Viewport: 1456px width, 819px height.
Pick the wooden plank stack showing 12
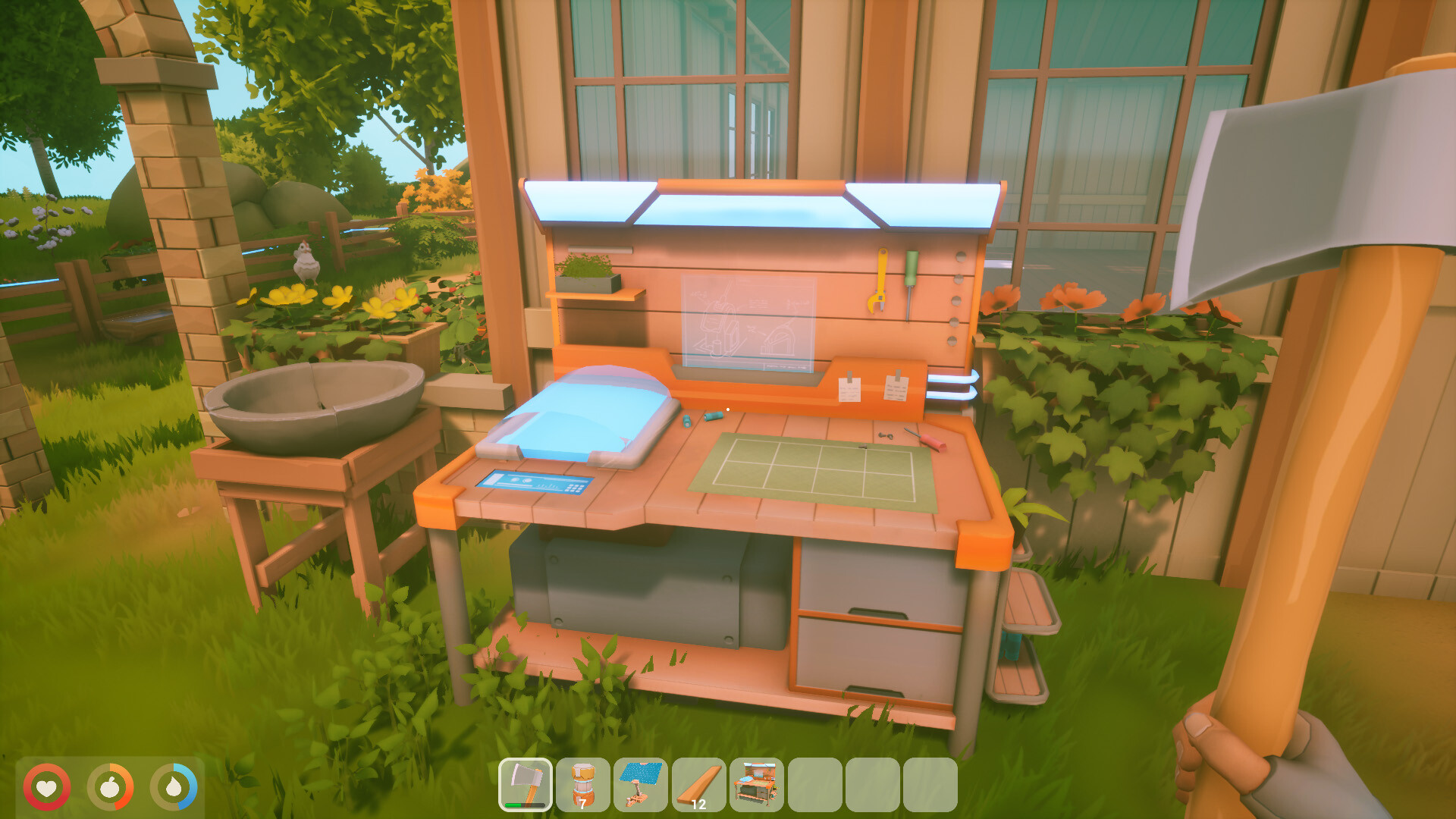tap(697, 785)
